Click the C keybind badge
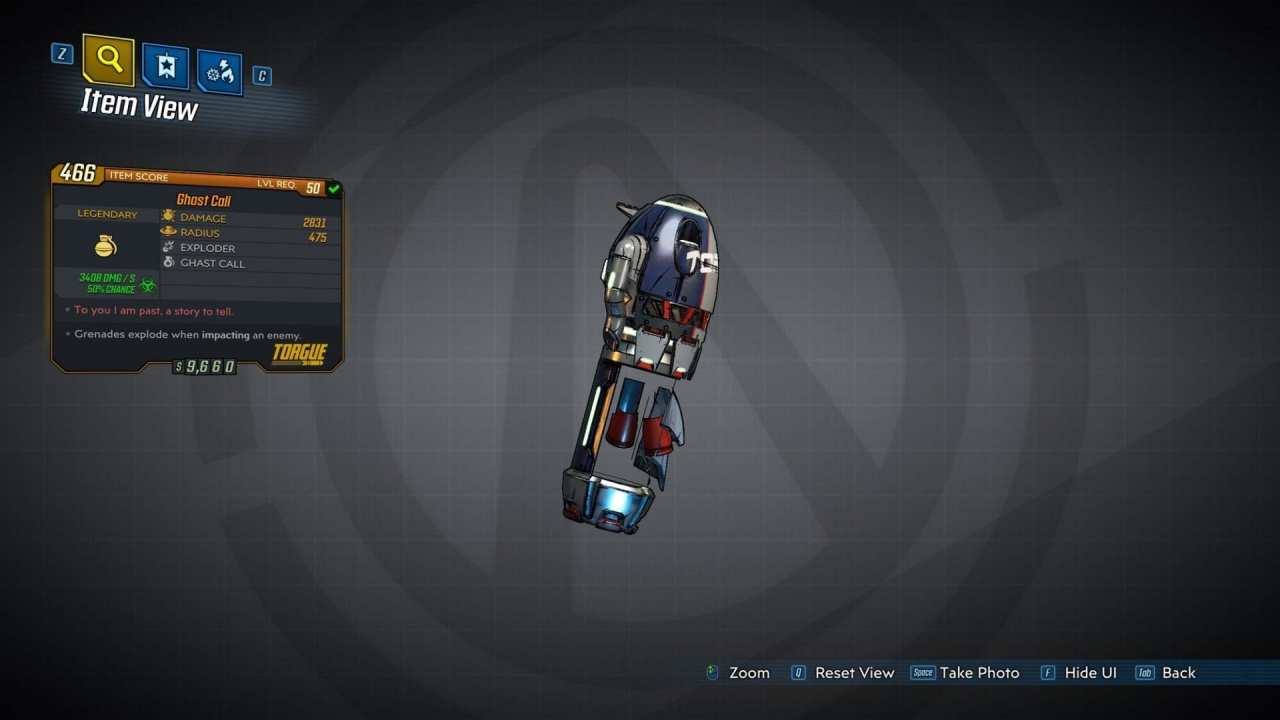The image size is (1280, 720). point(262,75)
